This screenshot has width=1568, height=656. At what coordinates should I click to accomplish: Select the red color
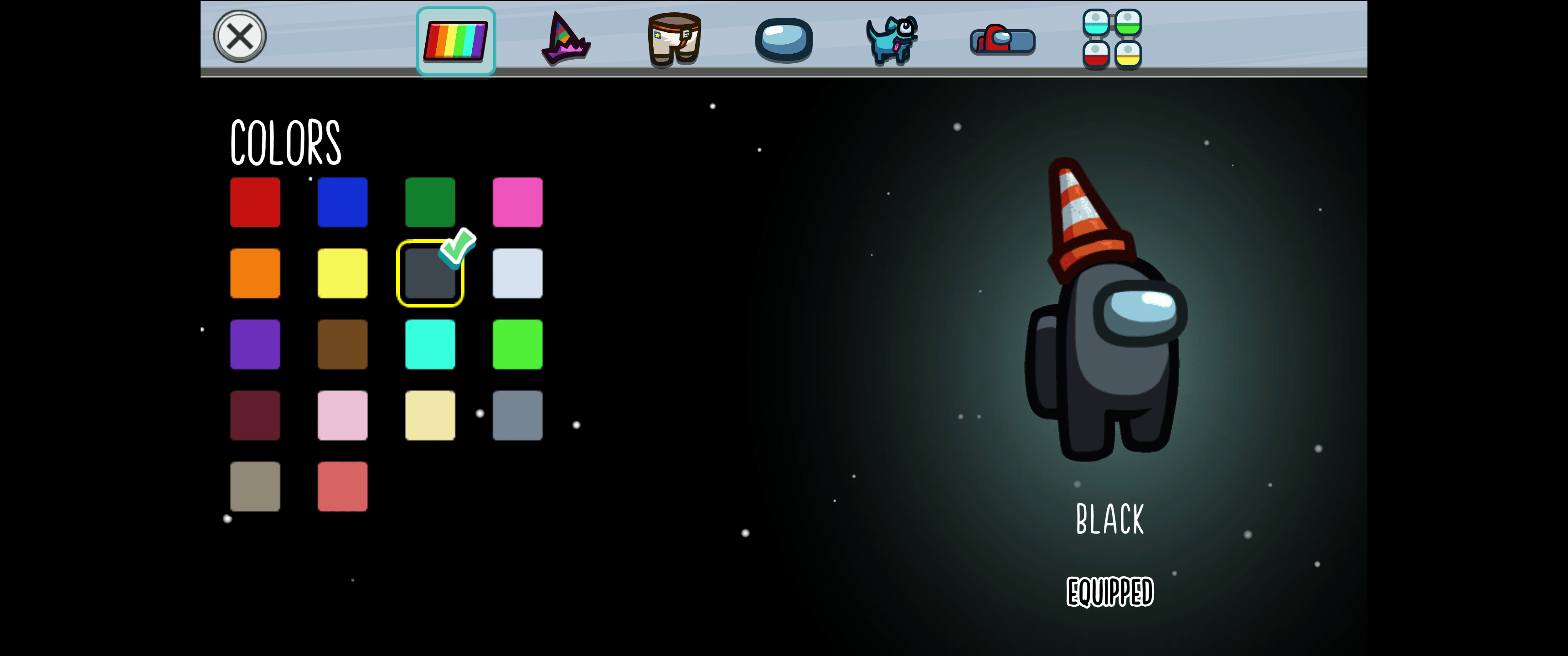point(255,202)
